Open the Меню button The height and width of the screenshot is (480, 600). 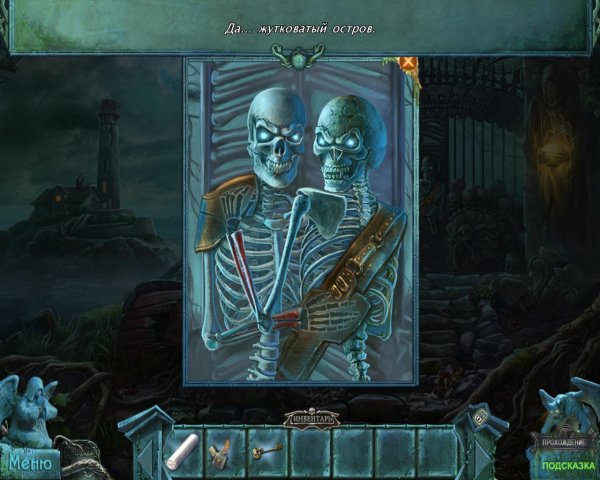(x=30, y=462)
